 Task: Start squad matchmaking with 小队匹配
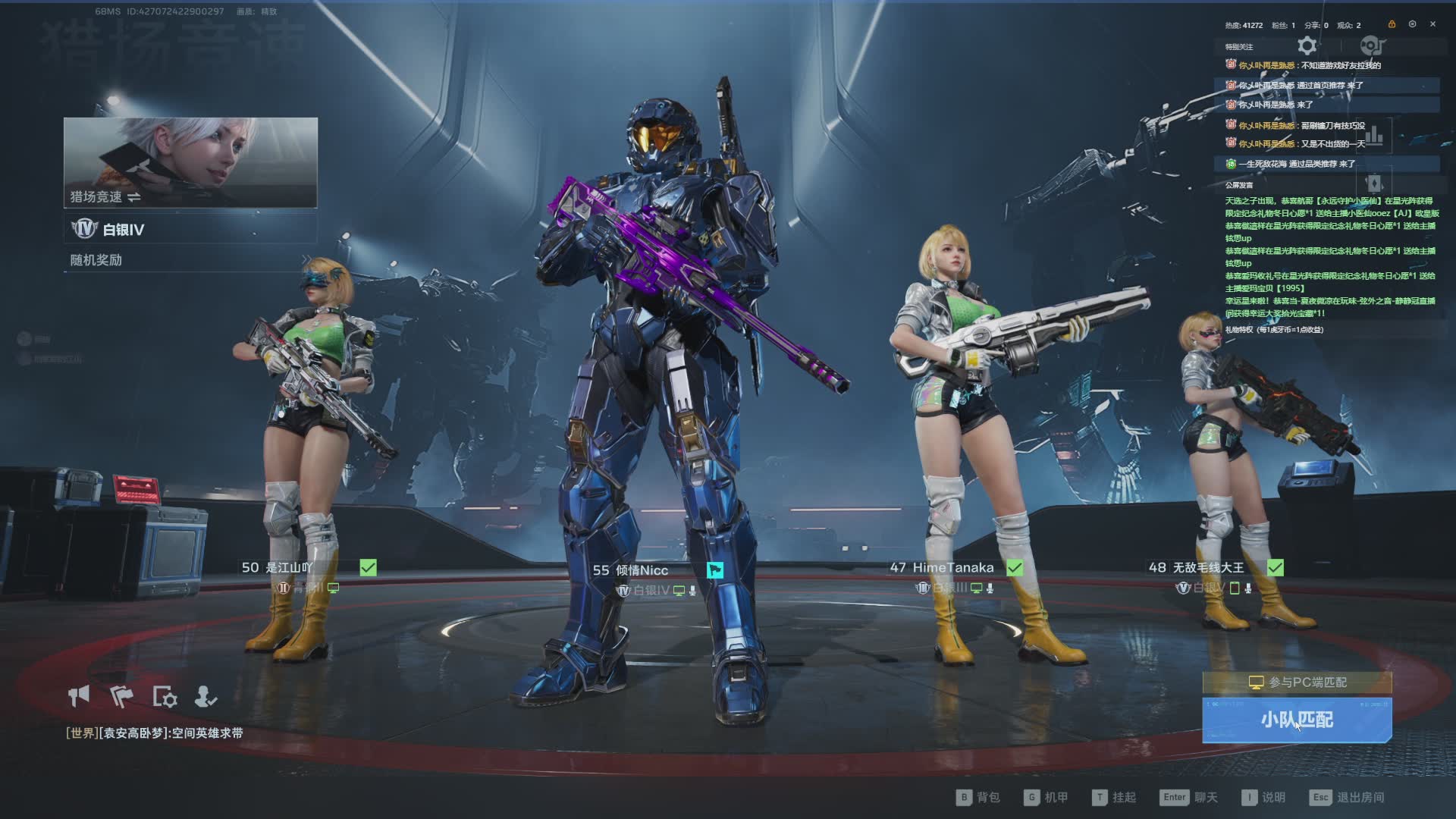[x=1297, y=720]
